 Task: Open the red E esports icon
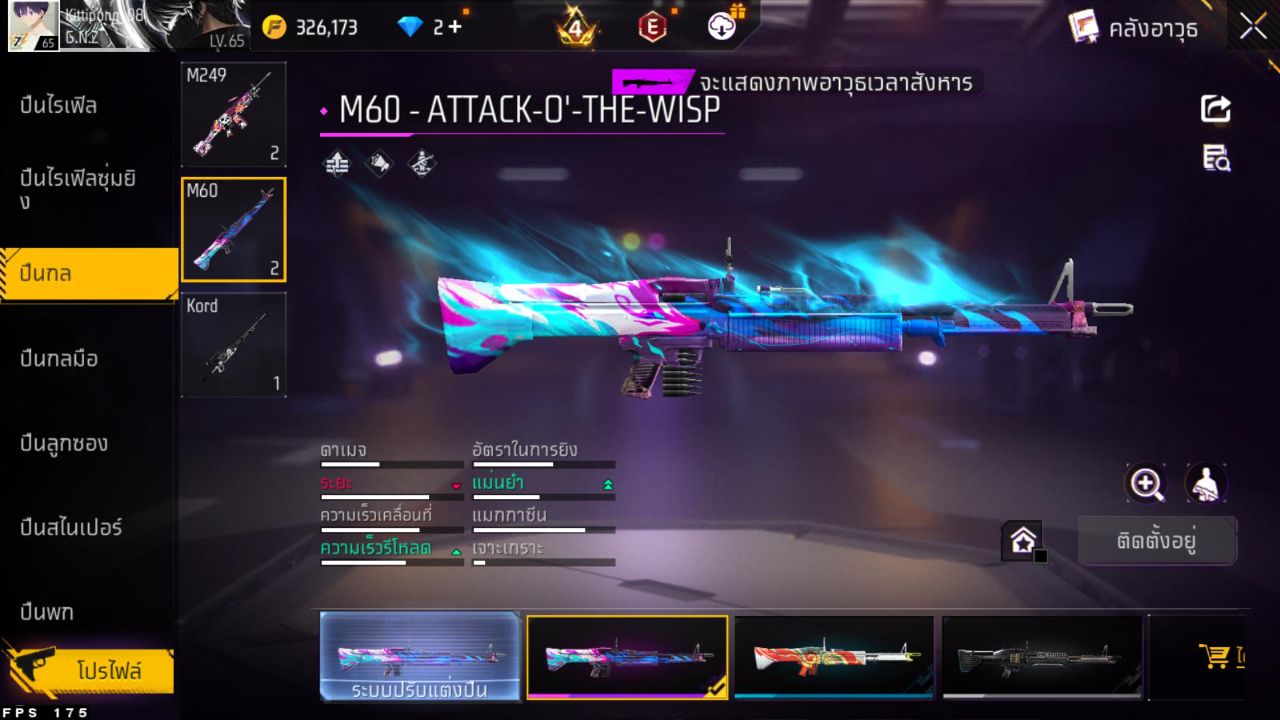[x=652, y=27]
